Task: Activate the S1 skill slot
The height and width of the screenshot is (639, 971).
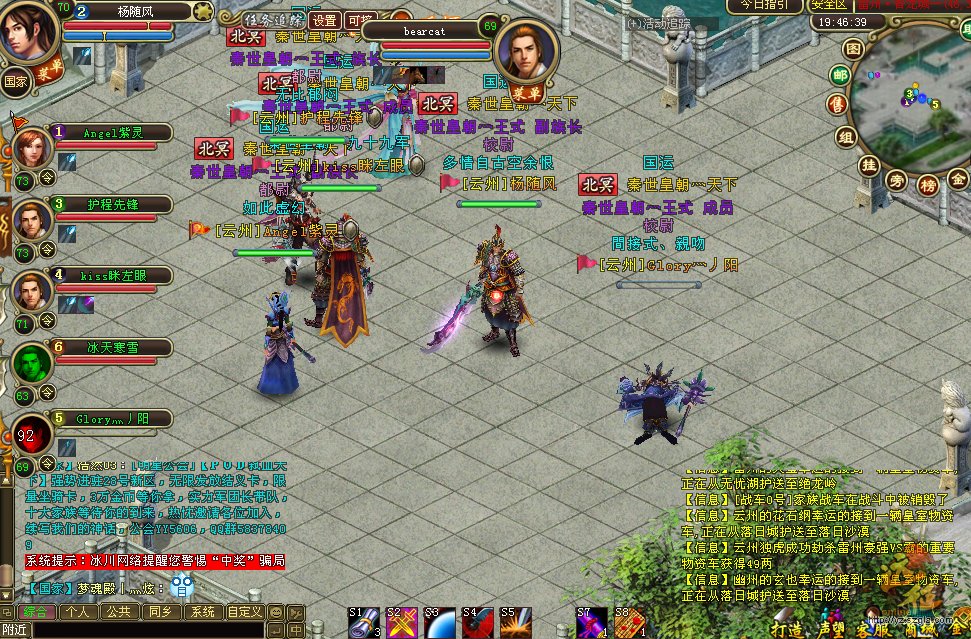Action: tap(364, 623)
